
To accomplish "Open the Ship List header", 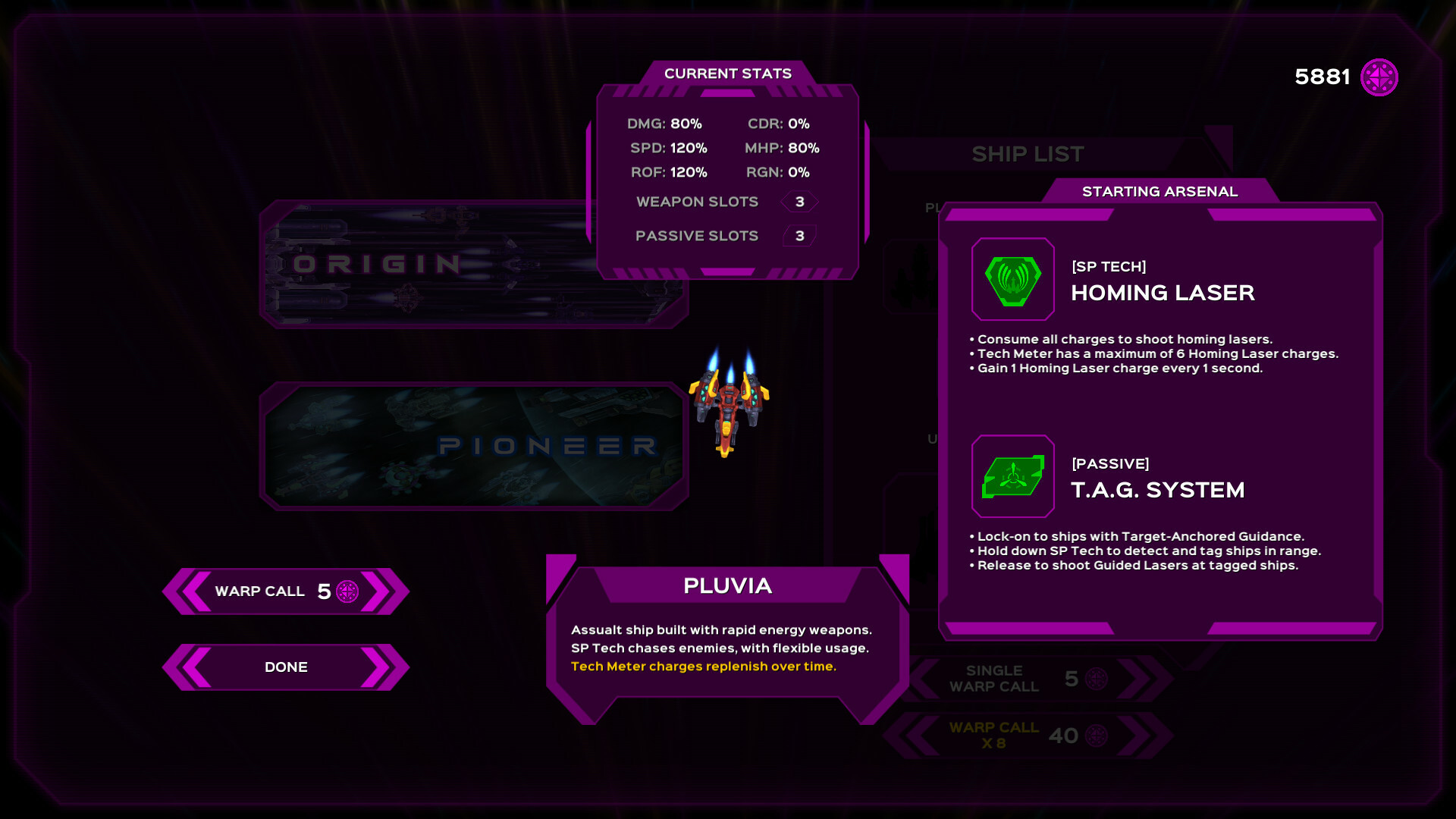I will pyautogui.click(x=1028, y=154).
